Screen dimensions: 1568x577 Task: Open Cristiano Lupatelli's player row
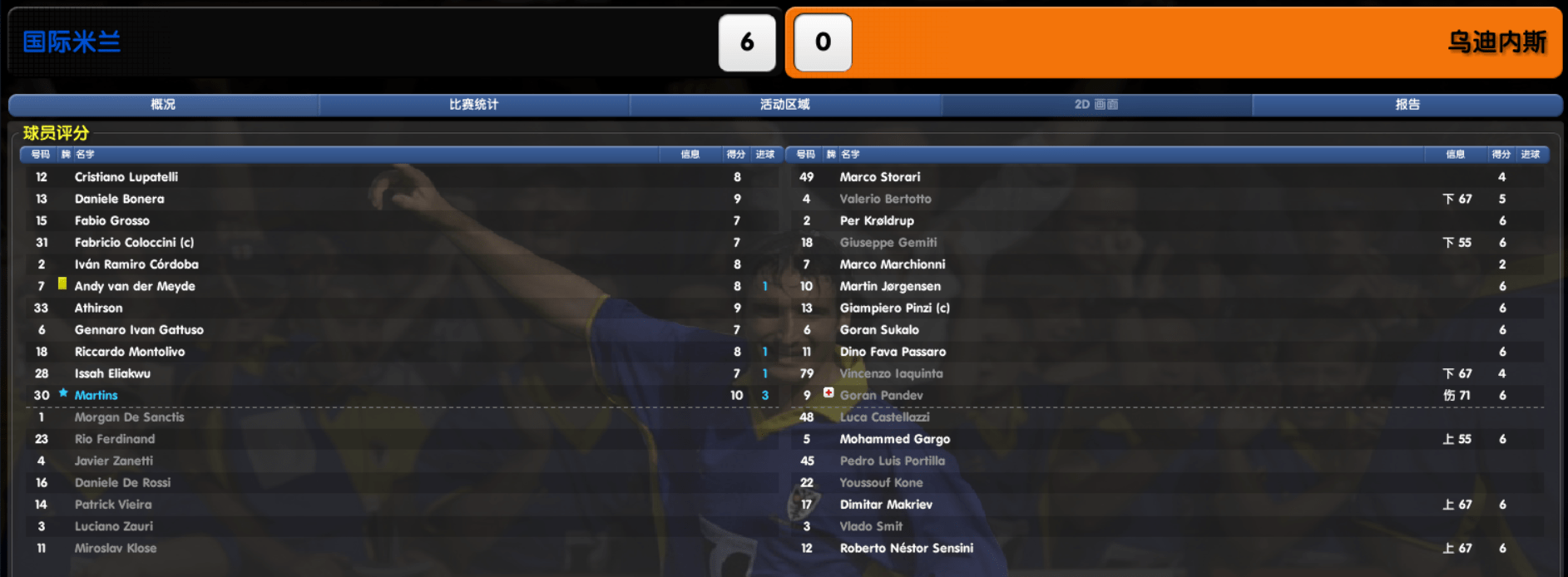(x=126, y=177)
